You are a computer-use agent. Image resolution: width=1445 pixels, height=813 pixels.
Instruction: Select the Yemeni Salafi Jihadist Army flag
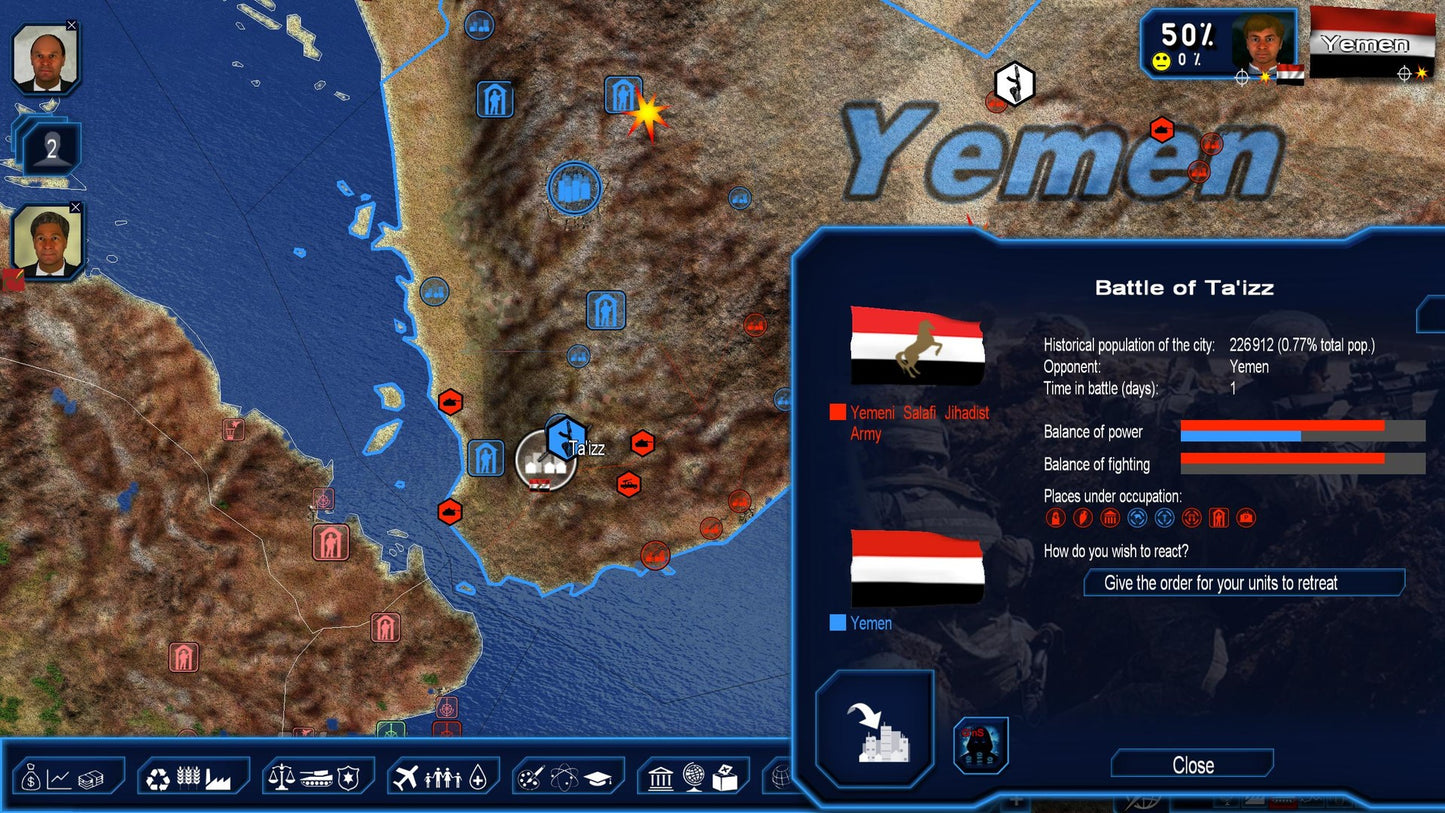pyautogui.click(x=917, y=345)
